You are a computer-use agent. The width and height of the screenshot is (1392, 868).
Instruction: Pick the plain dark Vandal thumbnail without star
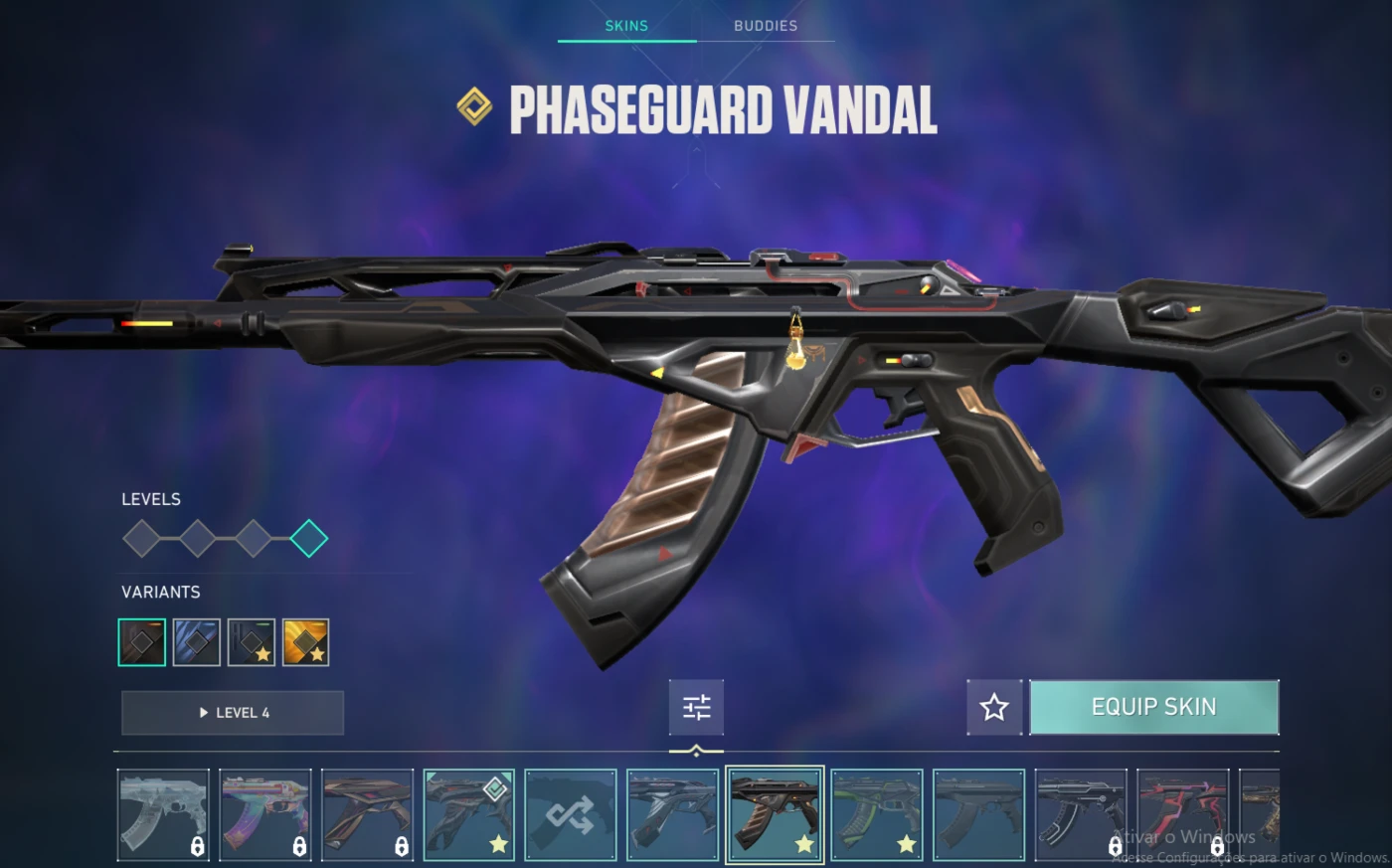(x=978, y=814)
